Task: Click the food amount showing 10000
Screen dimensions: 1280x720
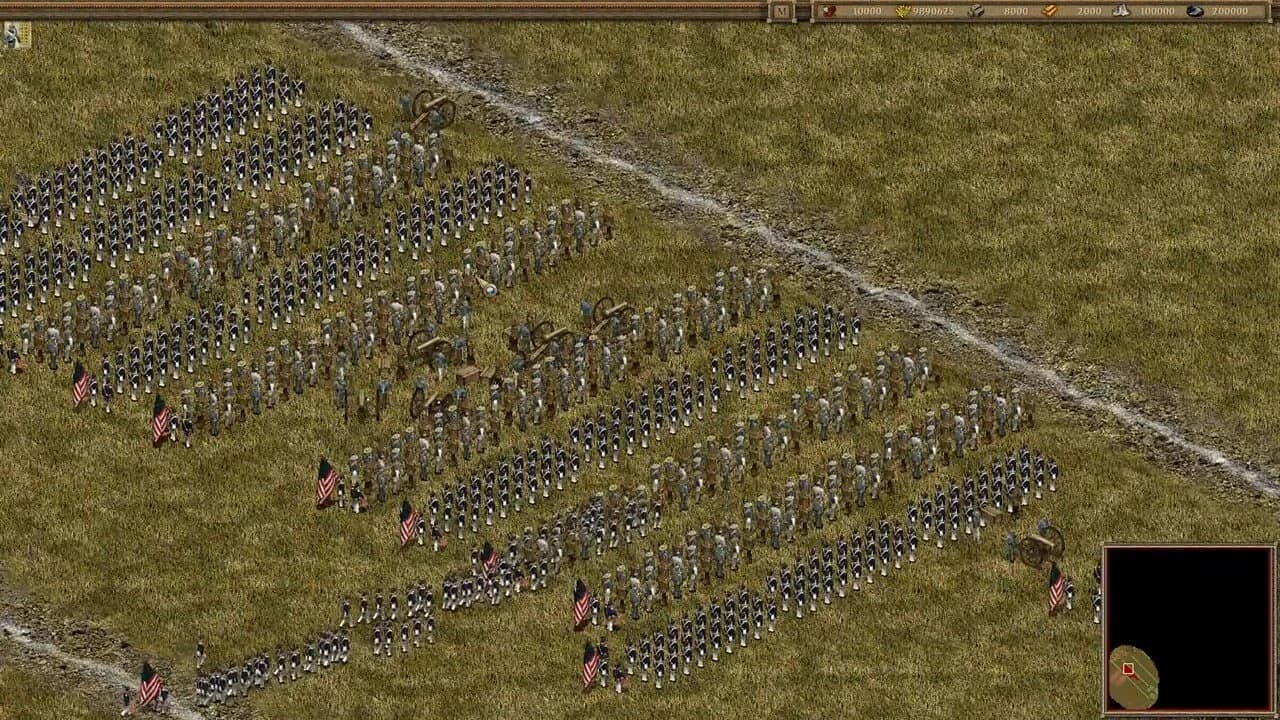Action: tap(866, 12)
